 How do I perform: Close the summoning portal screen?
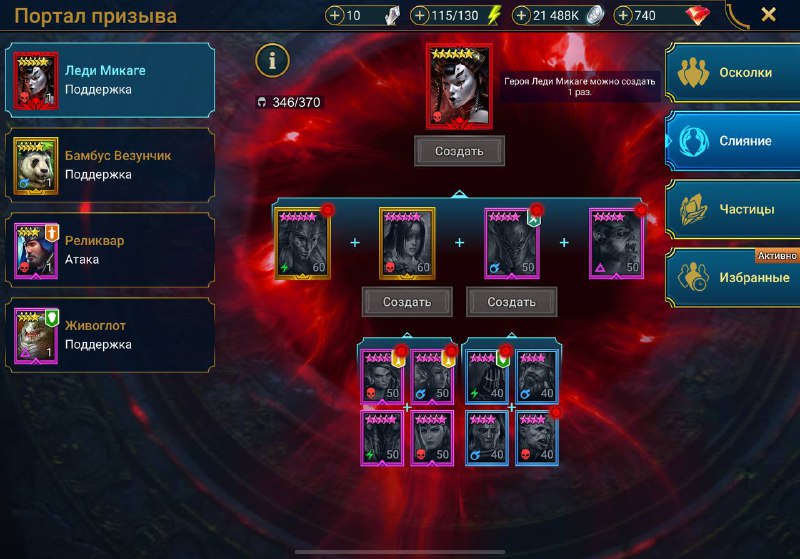pyautogui.click(x=768, y=15)
